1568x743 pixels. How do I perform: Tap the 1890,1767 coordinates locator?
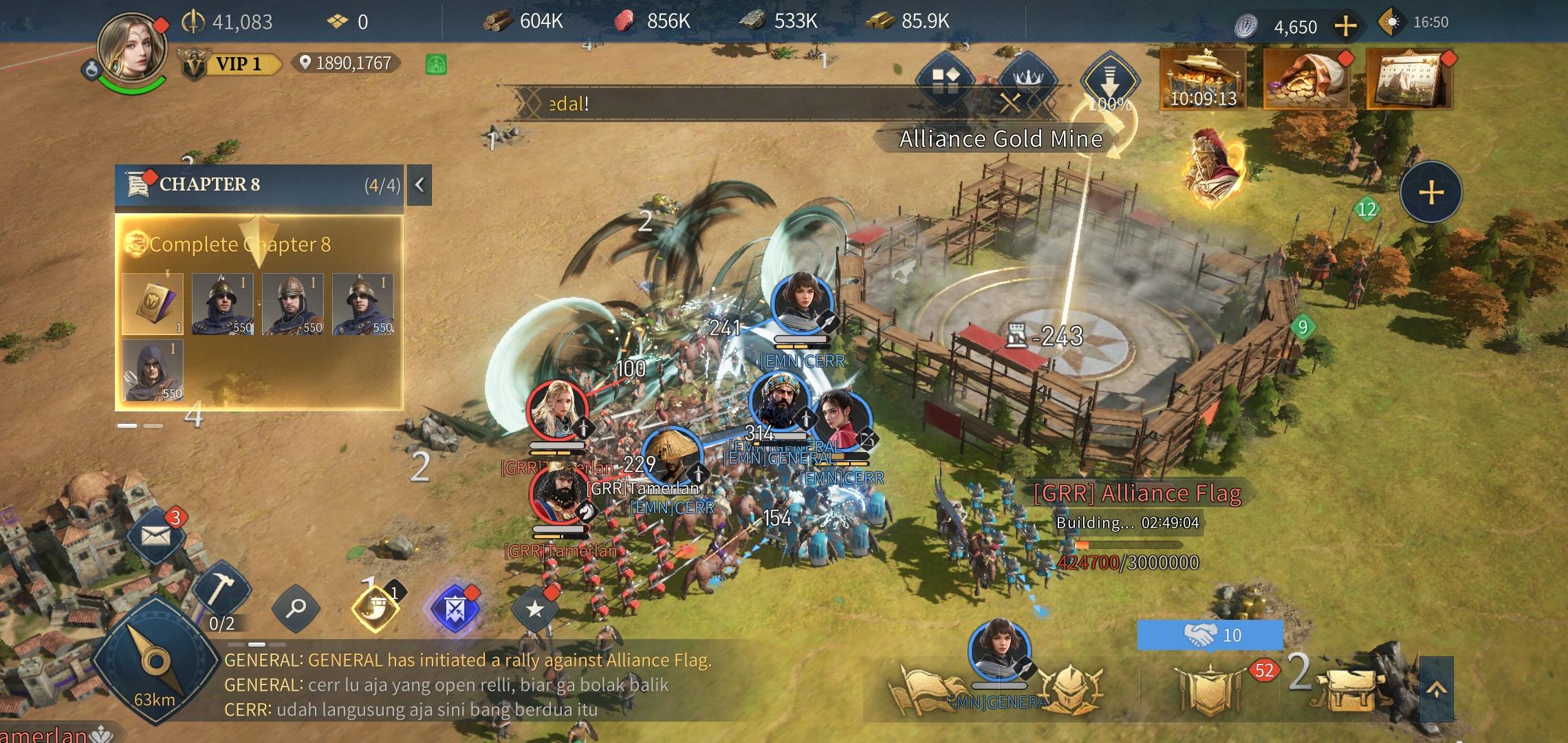pos(346,63)
